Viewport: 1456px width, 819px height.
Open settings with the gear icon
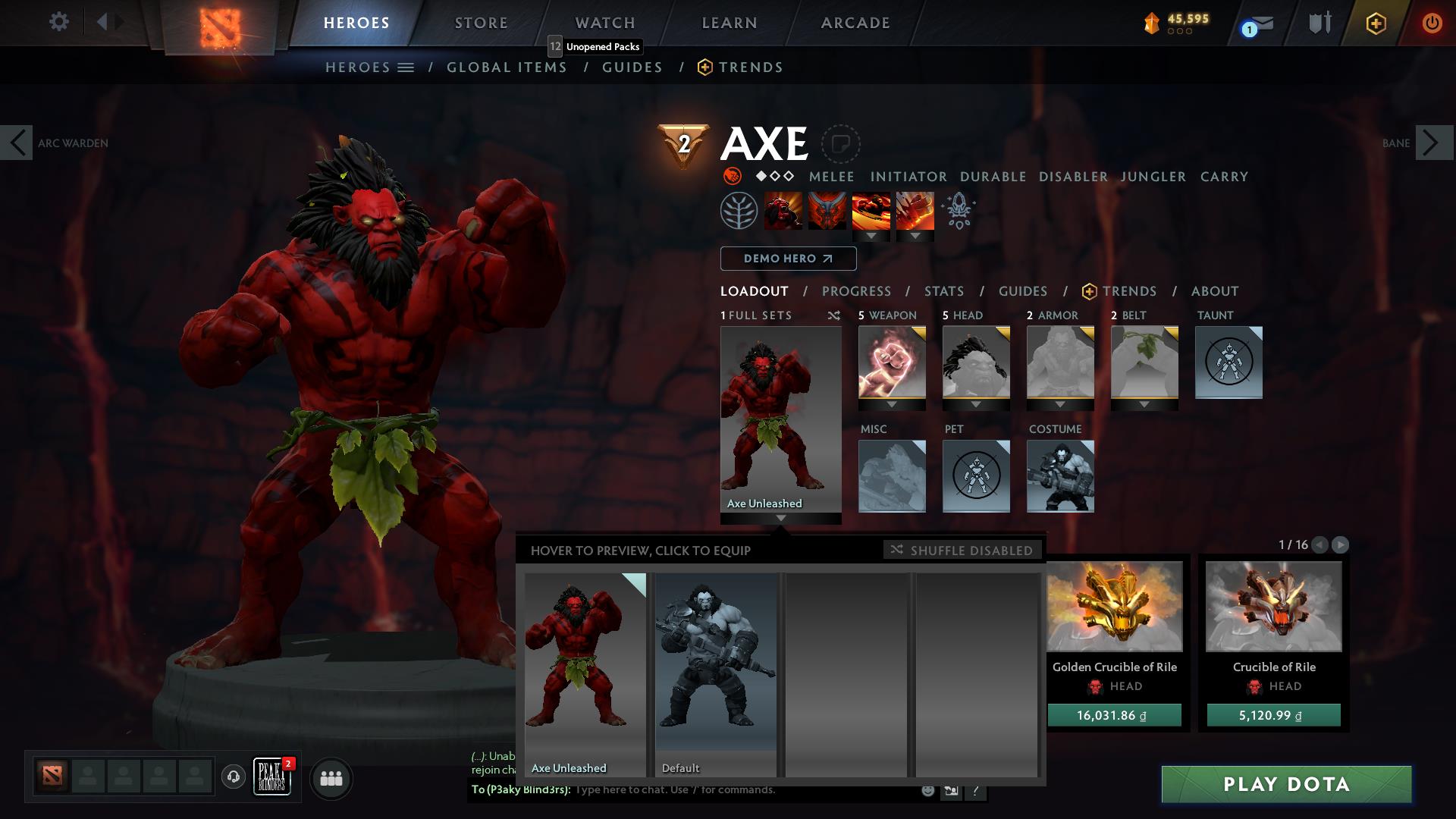click(59, 21)
